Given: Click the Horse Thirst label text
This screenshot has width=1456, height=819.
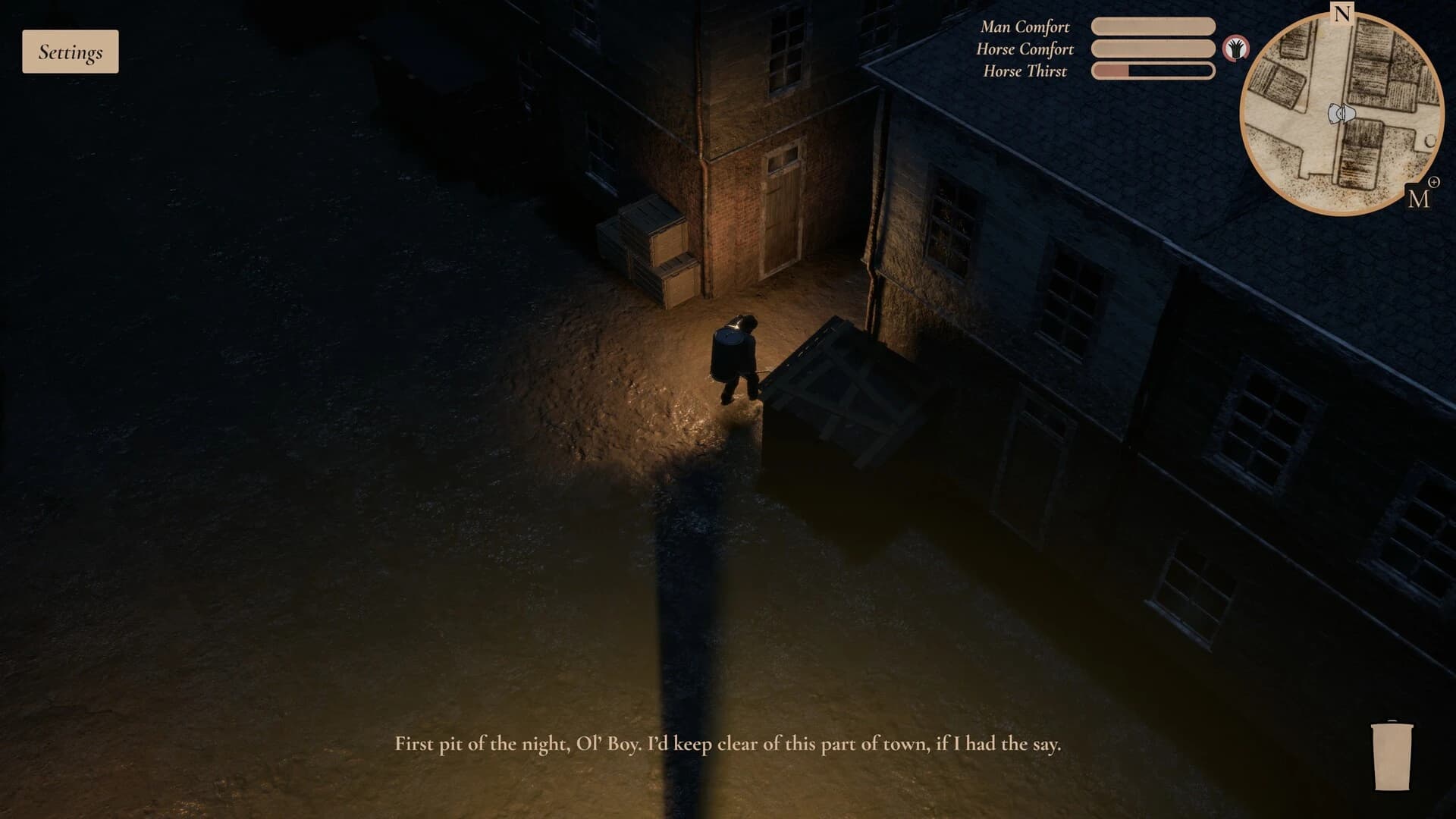Looking at the screenshot, I should coord(1025,71).
